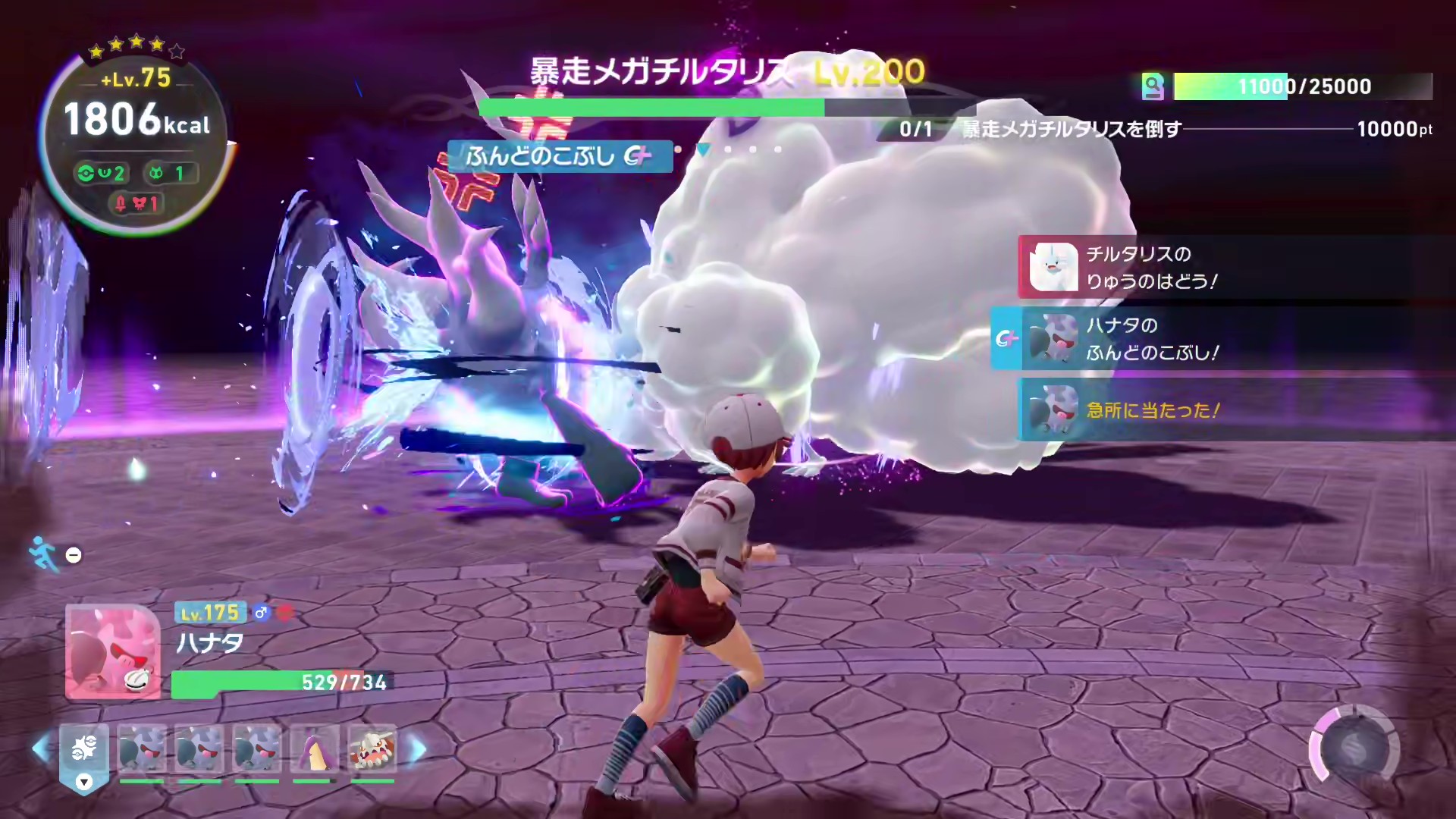Open the Poké Ball swap icon
This screenshot has width=1456, height=819.
84,748
